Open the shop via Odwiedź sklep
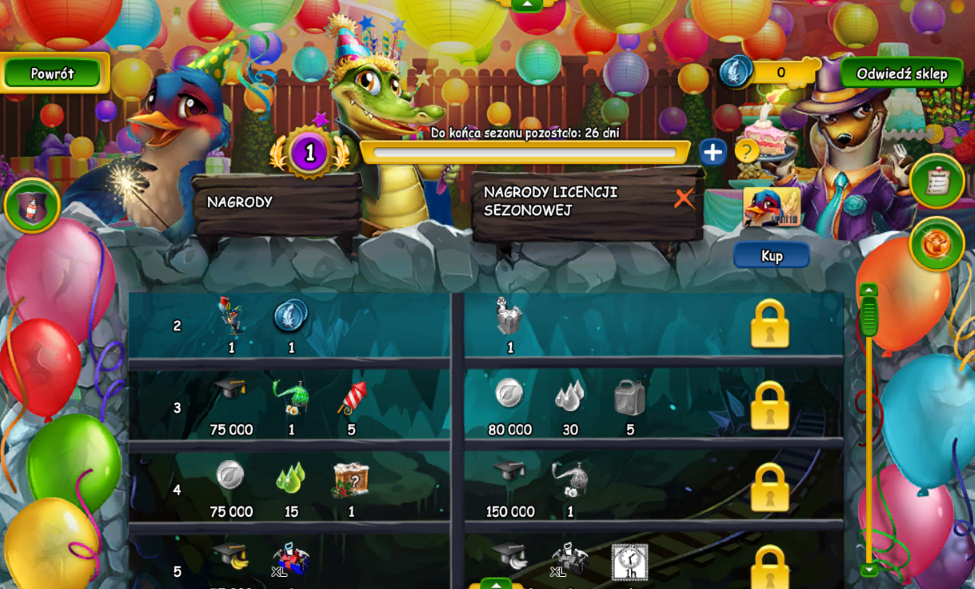 (901, 73)
